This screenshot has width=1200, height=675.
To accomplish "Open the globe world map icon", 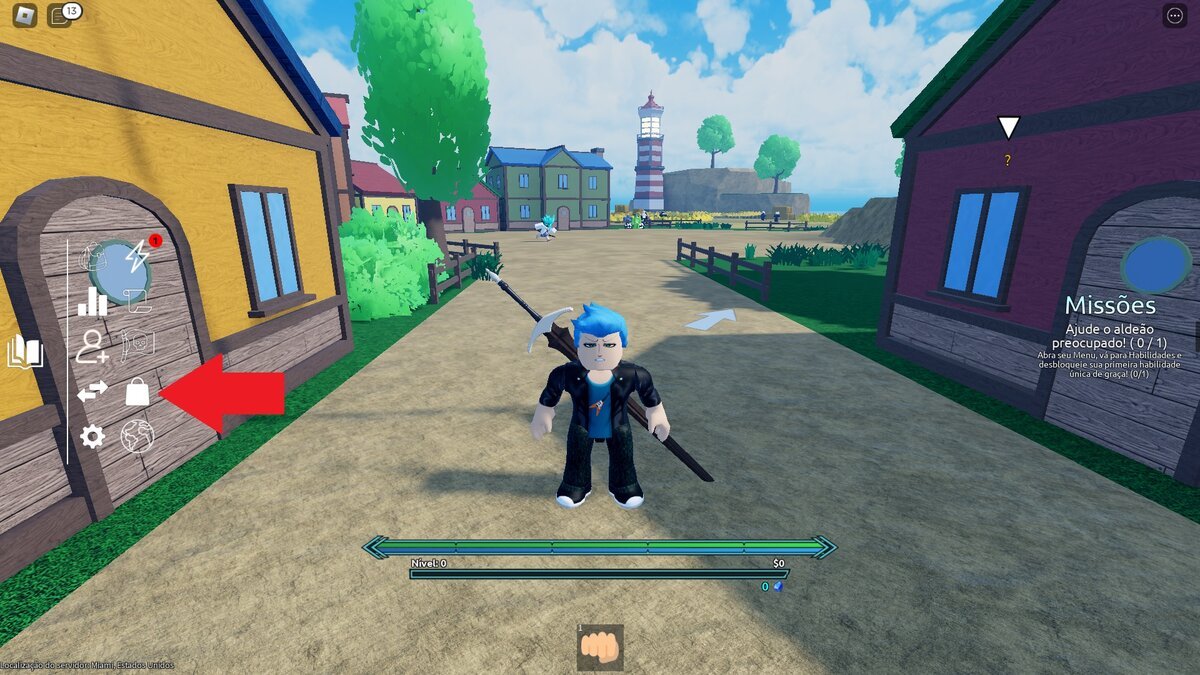I will tap(137, 436).
